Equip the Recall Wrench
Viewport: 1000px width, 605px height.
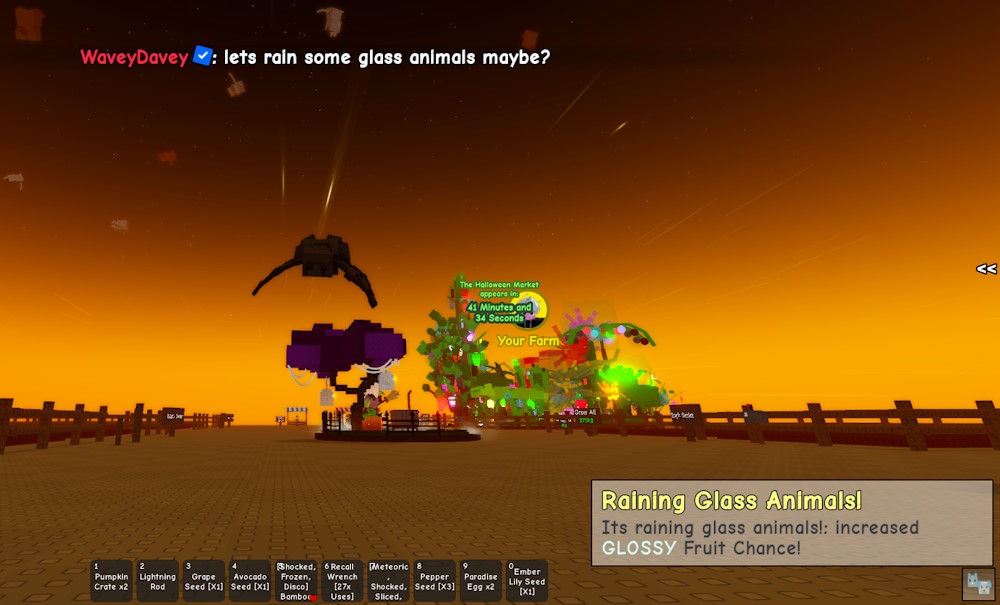pos(342,581)
